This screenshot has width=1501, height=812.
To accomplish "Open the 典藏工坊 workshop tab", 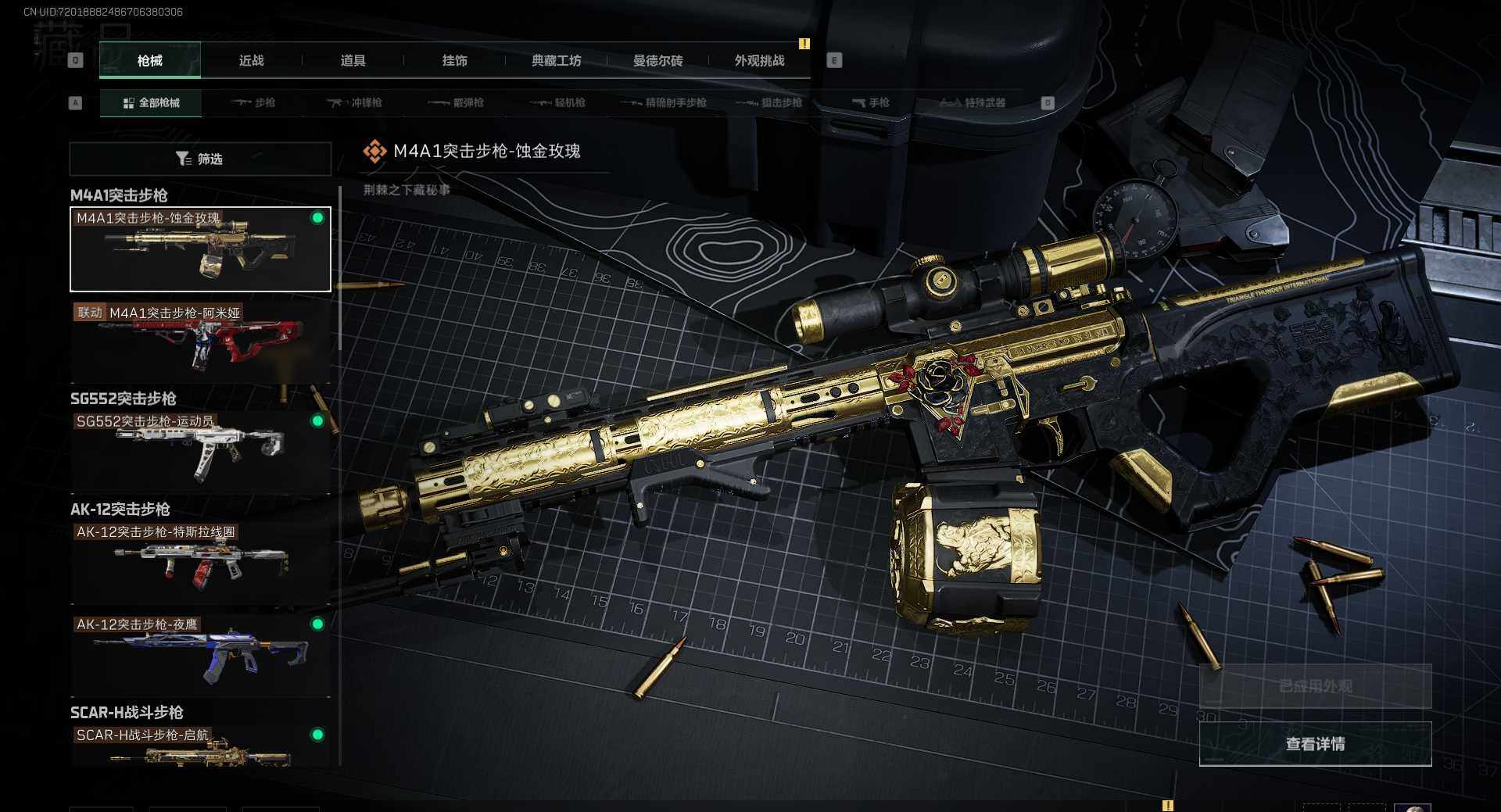I will click(x=556, y=61).
